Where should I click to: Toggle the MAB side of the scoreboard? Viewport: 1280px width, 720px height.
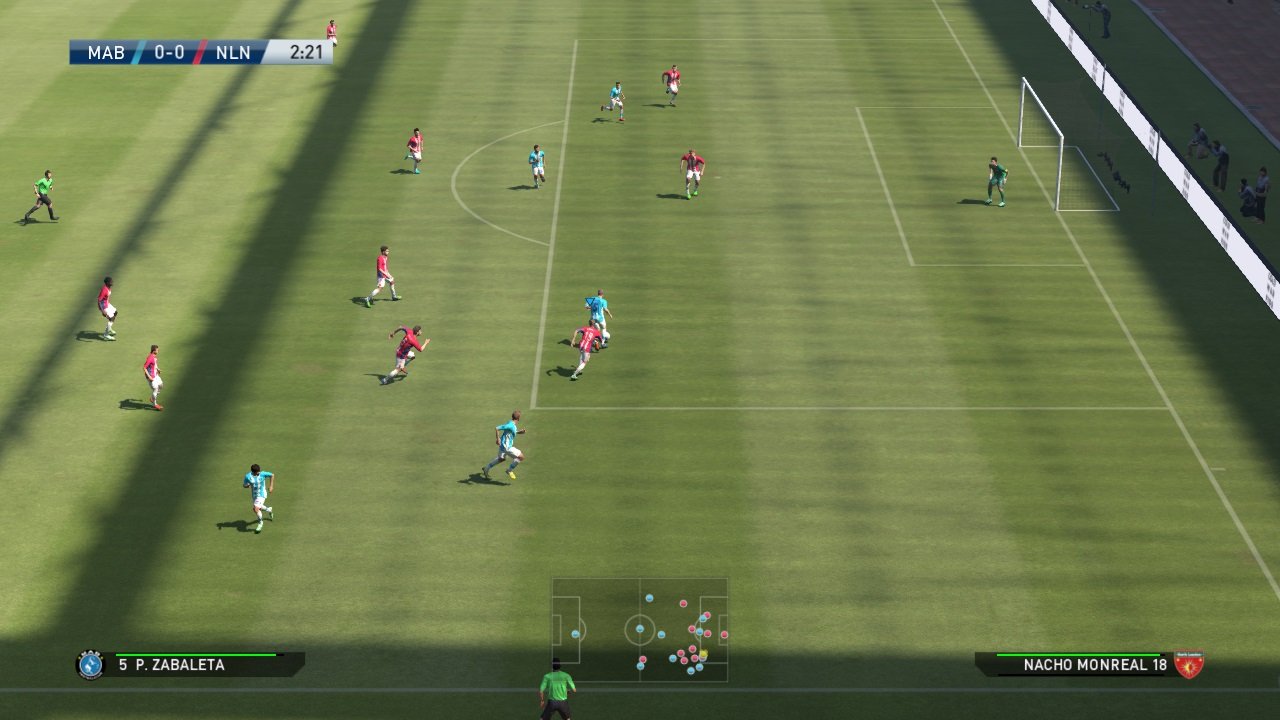click(x=105, y=53)
